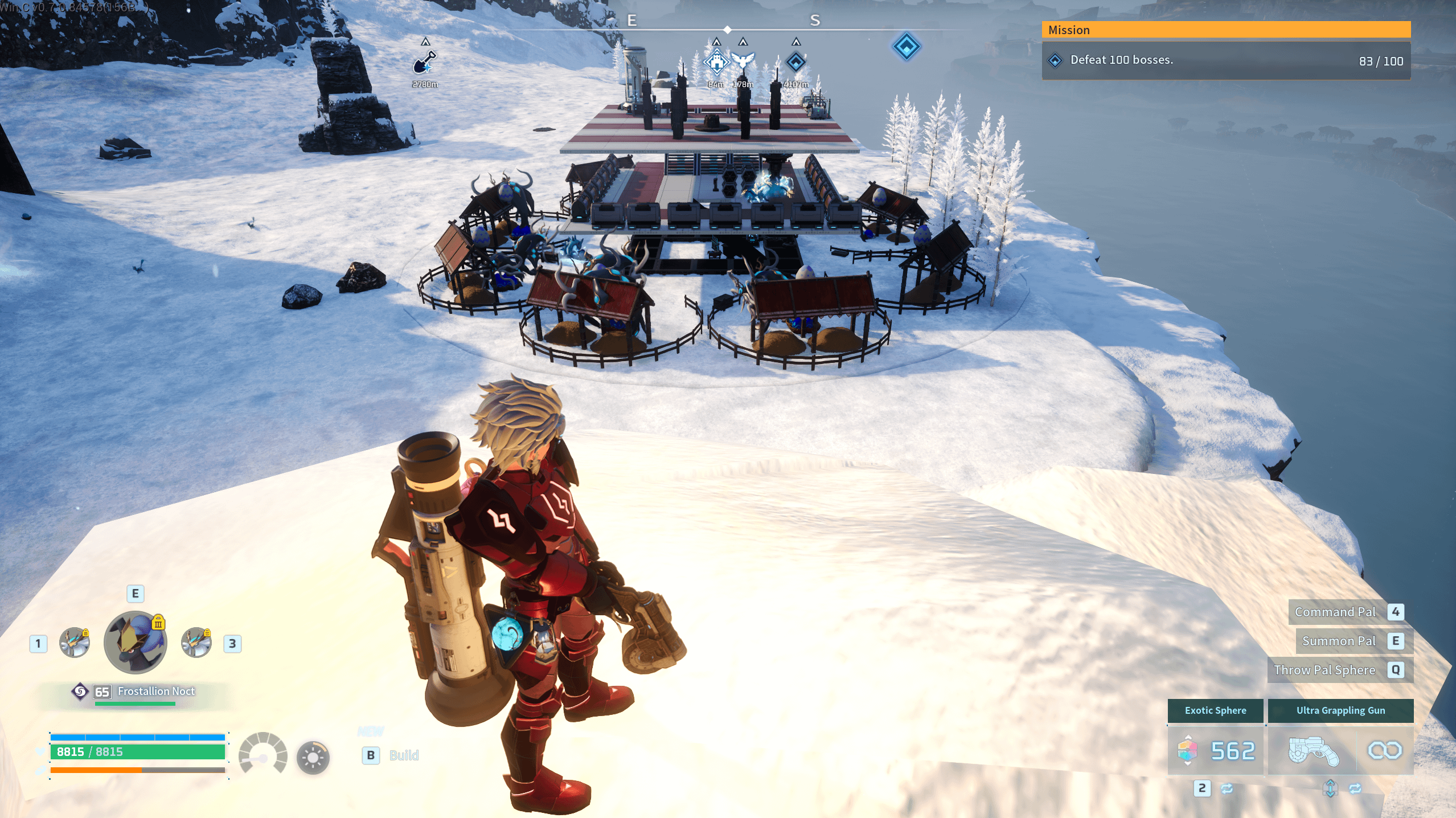Click the winged compass marker at 178m
This screenshot has height=818, width=1456.
[x=743, y=60]
